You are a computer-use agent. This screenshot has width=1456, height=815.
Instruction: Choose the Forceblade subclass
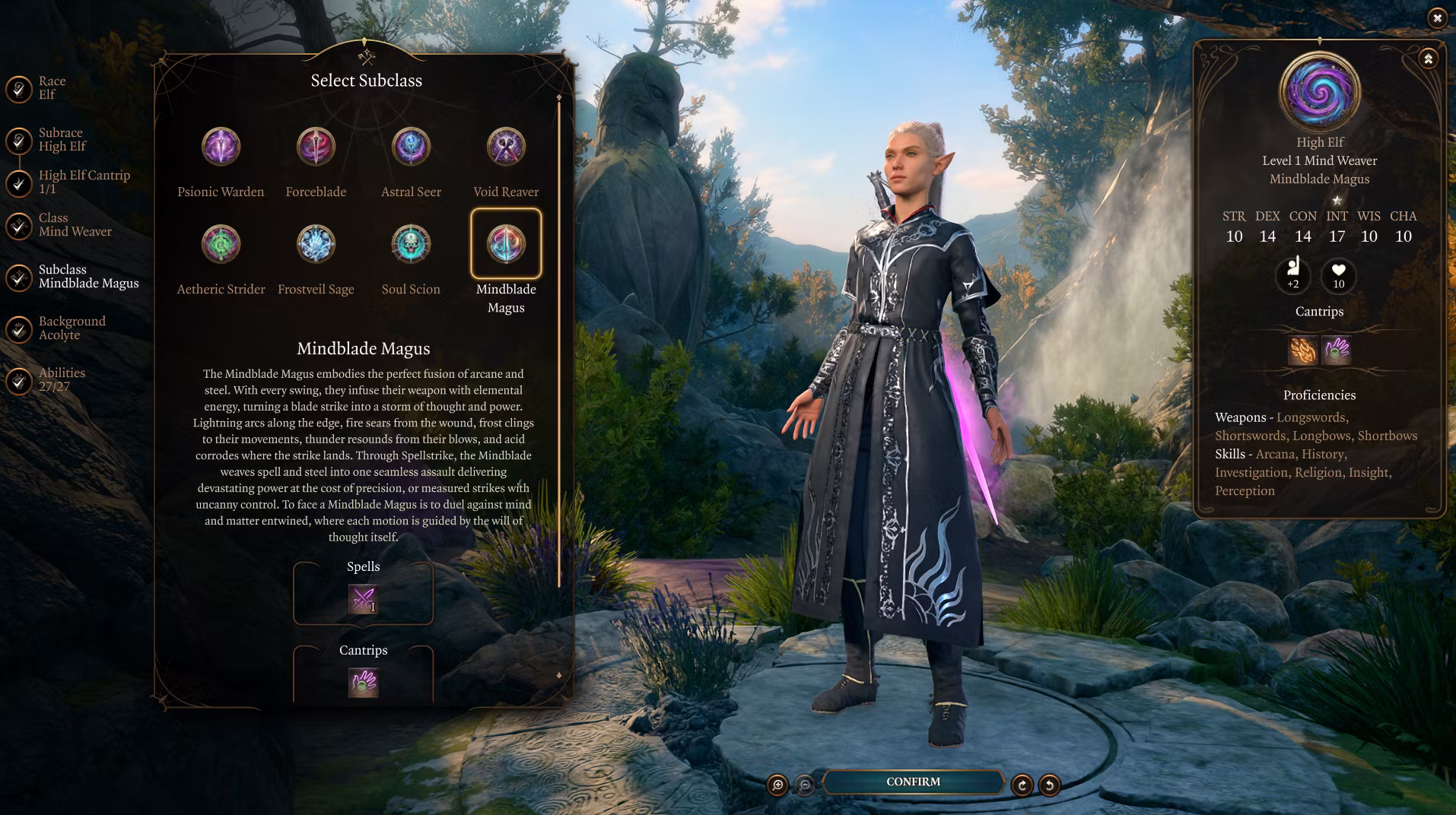tap(316, 147)
